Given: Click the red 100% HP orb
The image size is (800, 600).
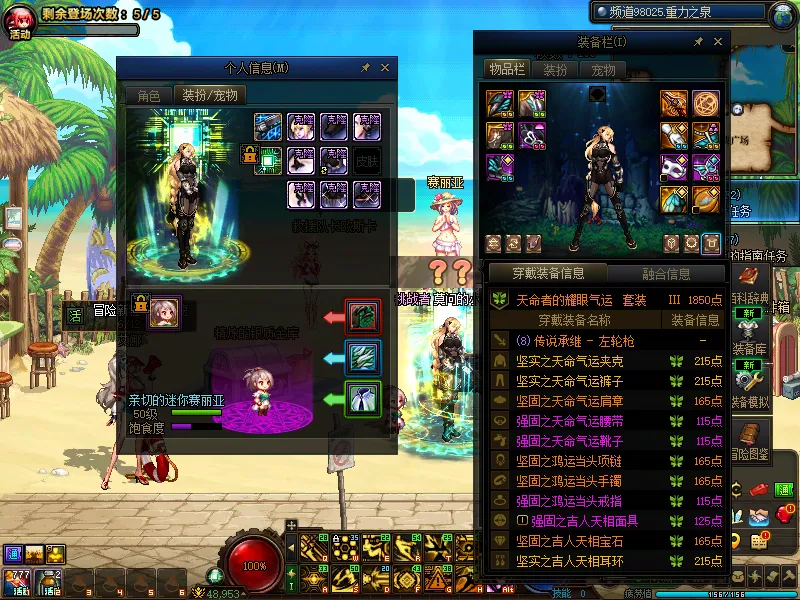Looking at the screenshot, I should 255,565.
